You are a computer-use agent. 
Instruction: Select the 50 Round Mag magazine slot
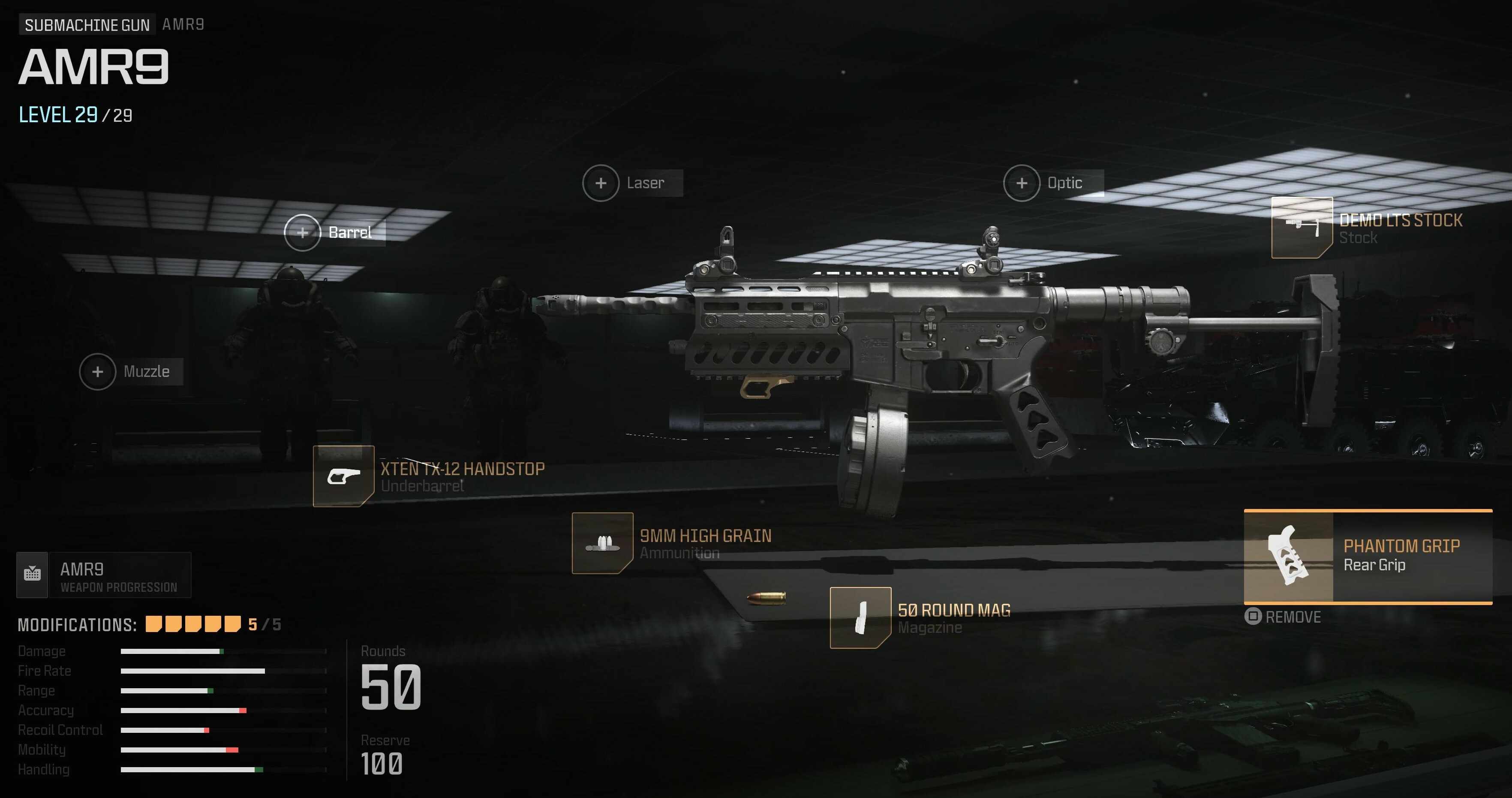tap(860, 618)
